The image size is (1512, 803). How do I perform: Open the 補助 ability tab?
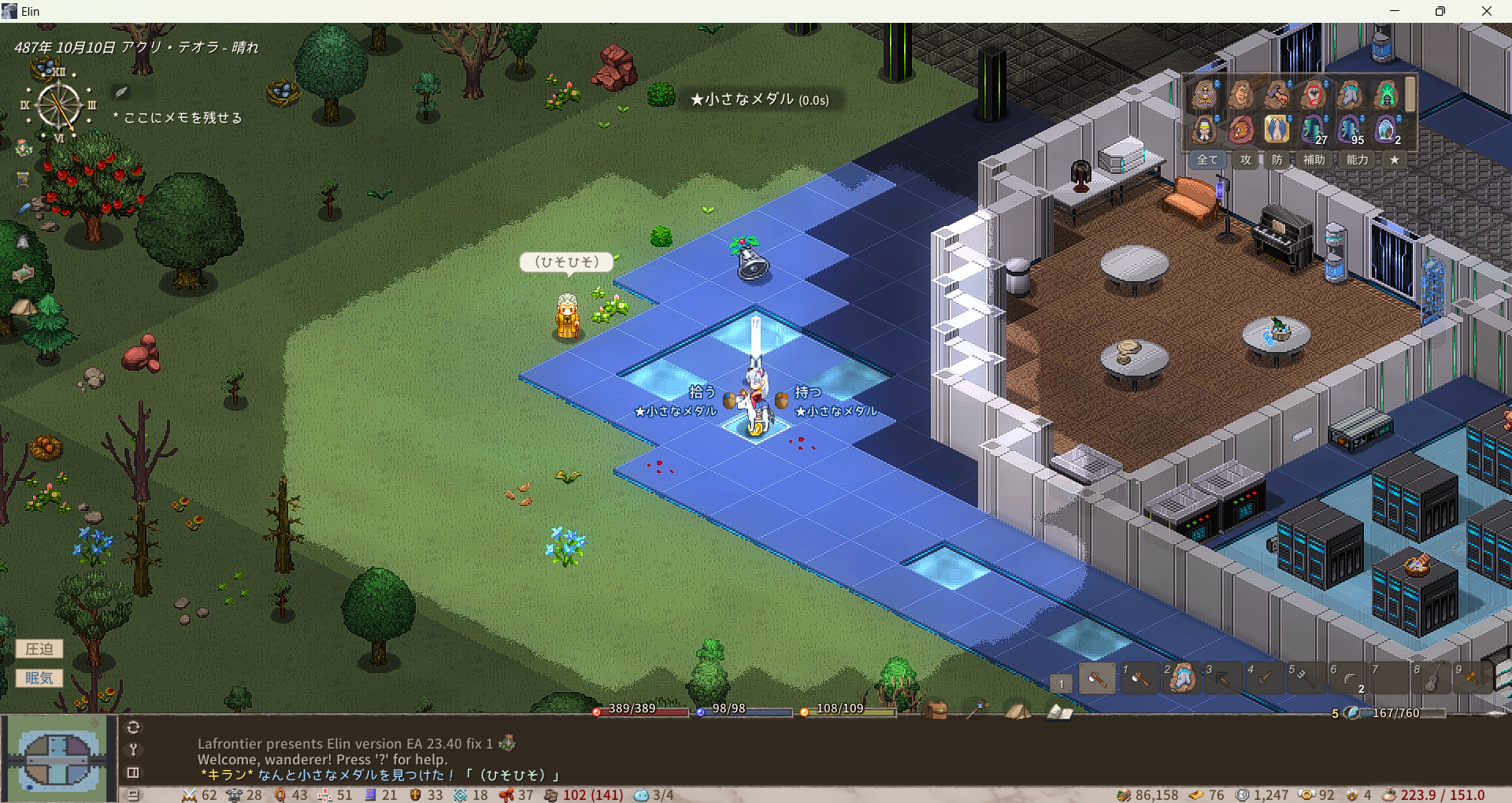[1314, 160]
